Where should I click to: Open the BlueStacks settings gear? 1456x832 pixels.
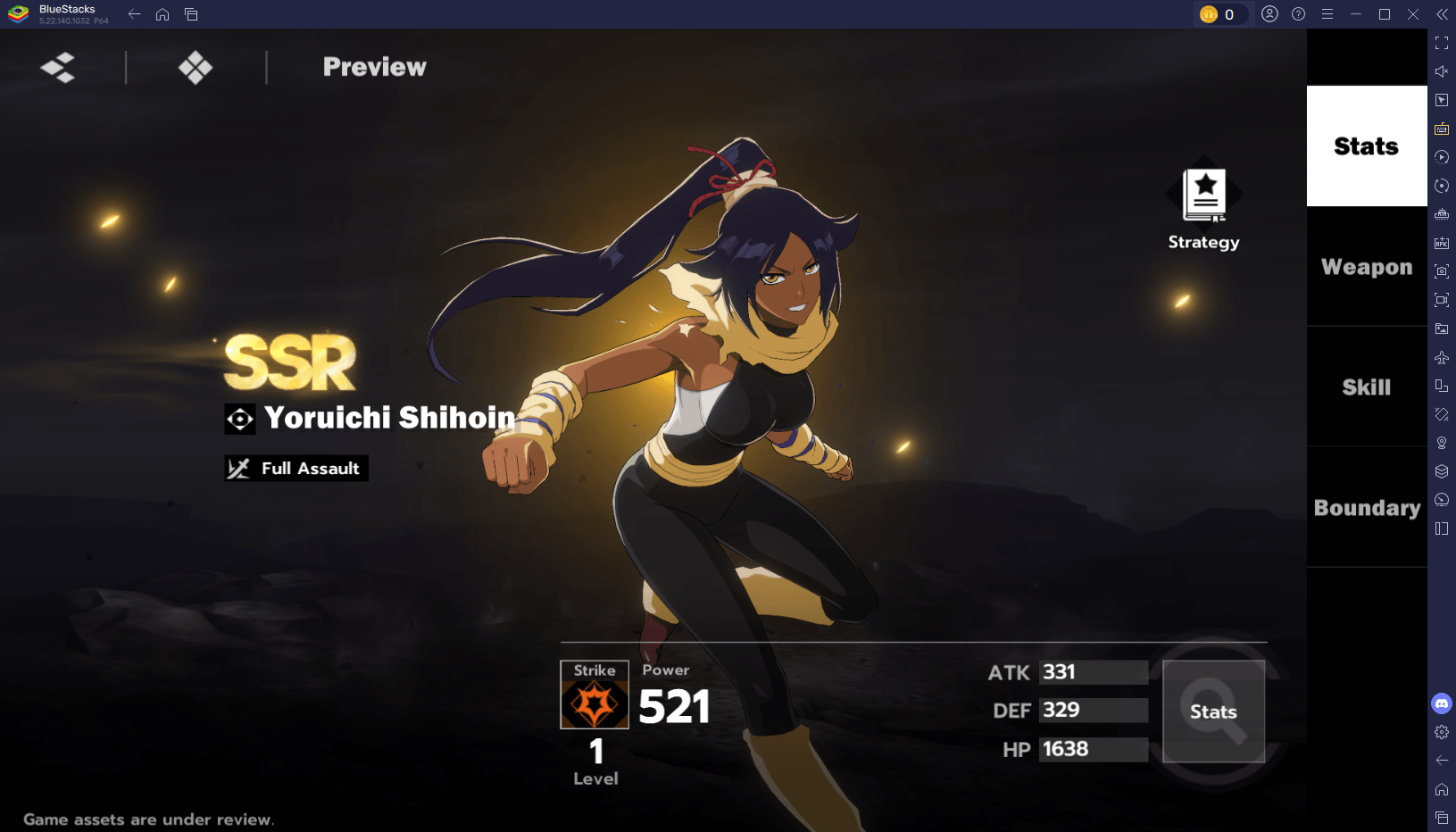[1441, 732]
